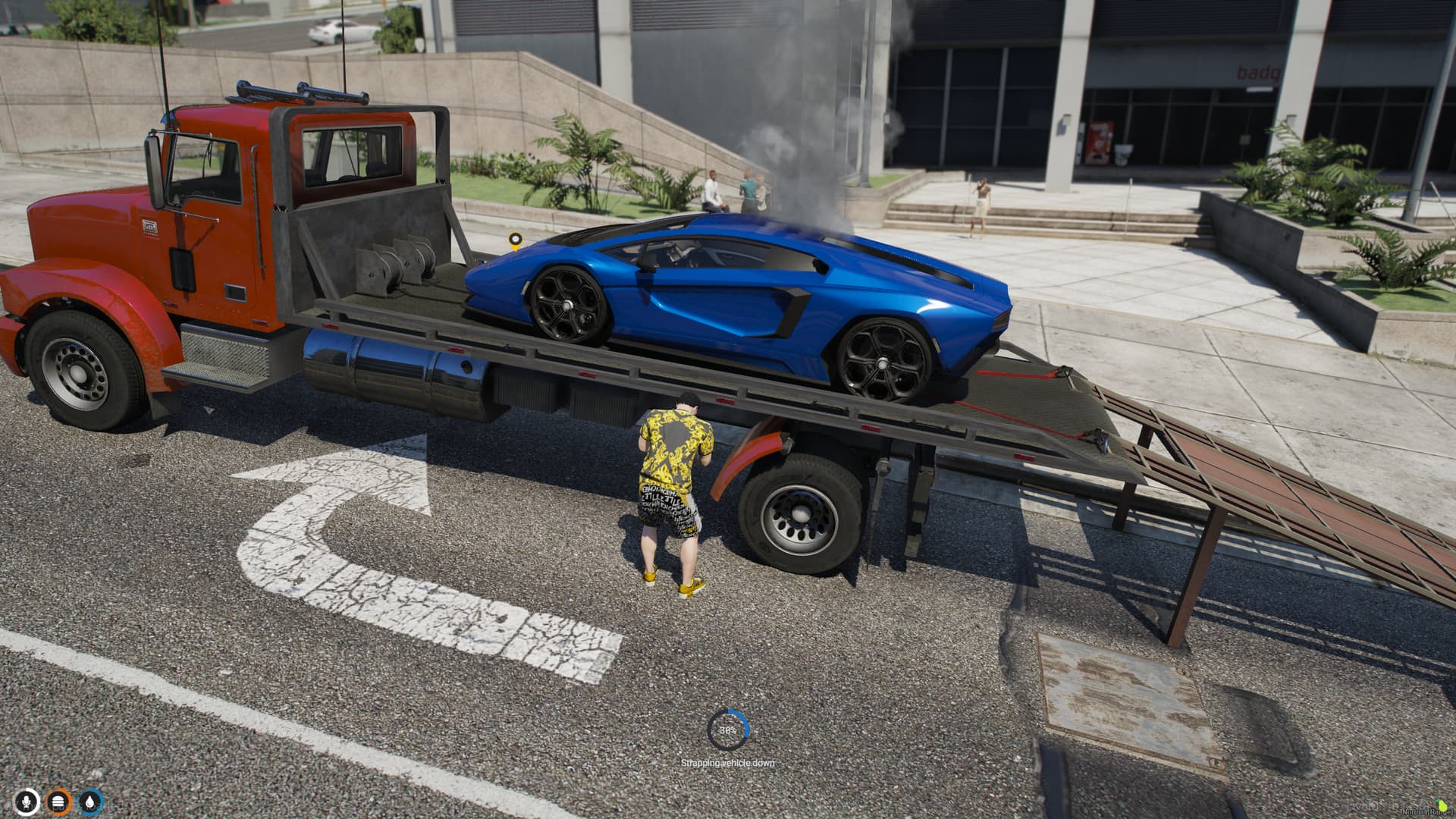Select the water drop thirst icon

(91, 802)
